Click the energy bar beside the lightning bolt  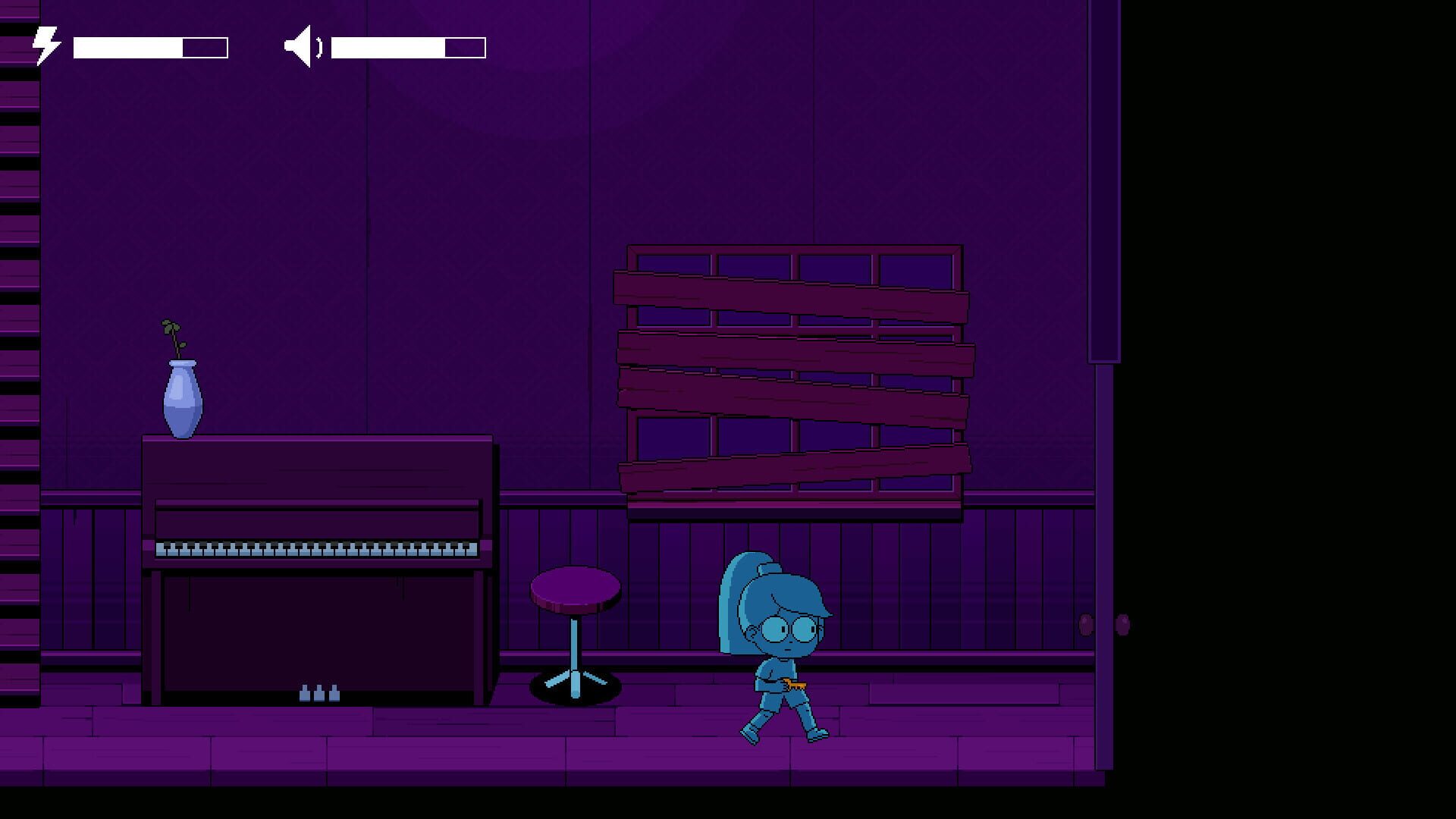click(149, 45)
